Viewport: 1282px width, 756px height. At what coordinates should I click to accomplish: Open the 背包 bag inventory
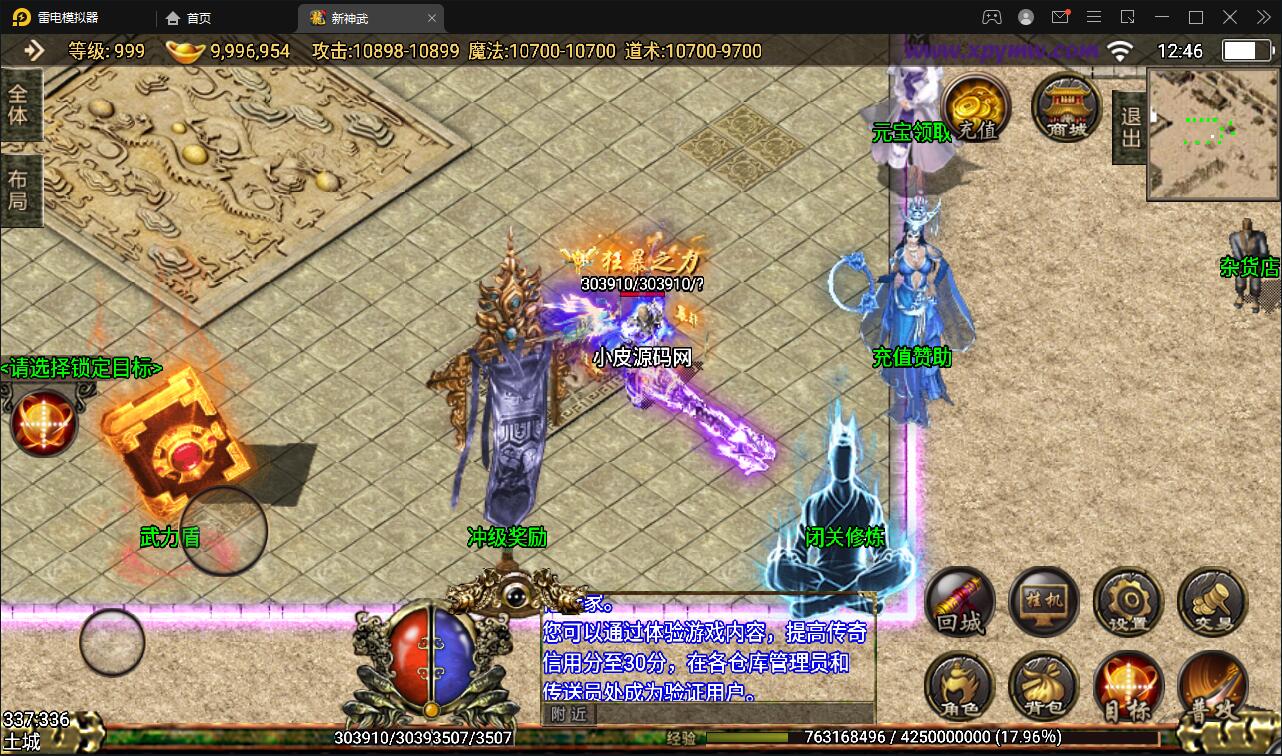[1044, 688]
